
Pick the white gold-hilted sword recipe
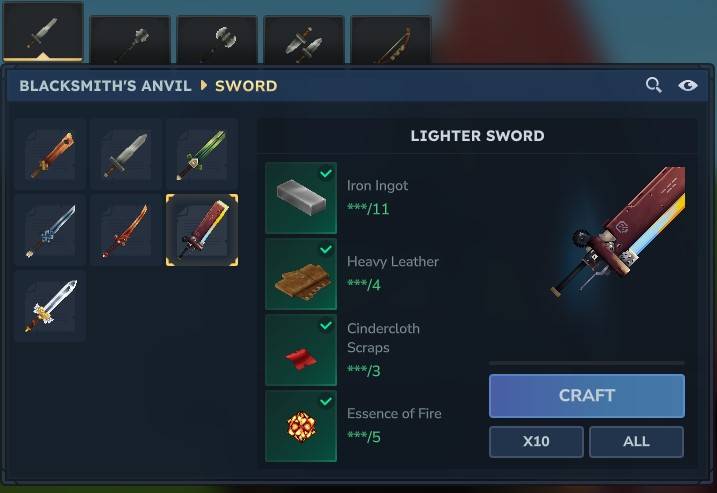[x=50, y=306]
